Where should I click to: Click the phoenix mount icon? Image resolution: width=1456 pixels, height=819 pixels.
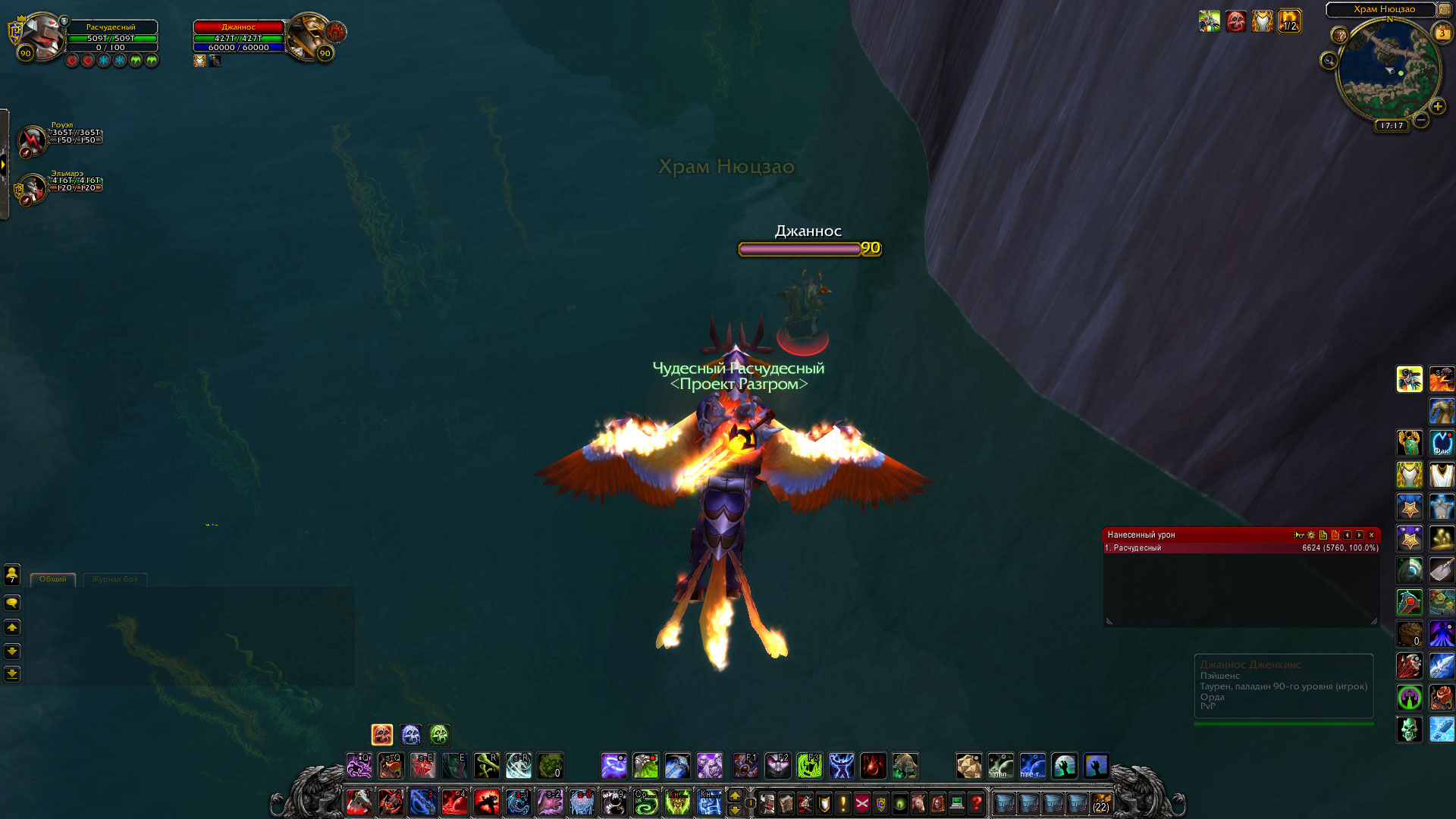(x=1442, y=379)
